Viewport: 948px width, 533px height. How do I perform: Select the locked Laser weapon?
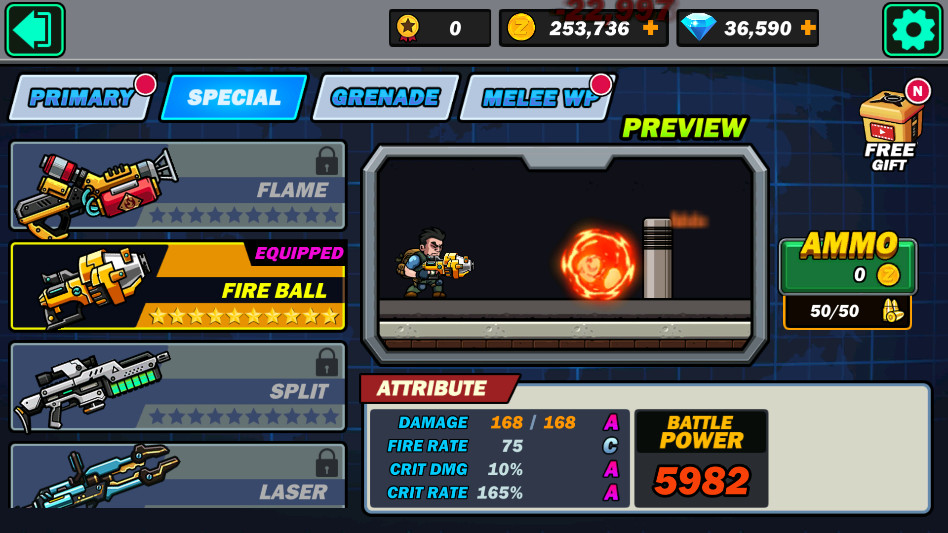pos(178,478)
